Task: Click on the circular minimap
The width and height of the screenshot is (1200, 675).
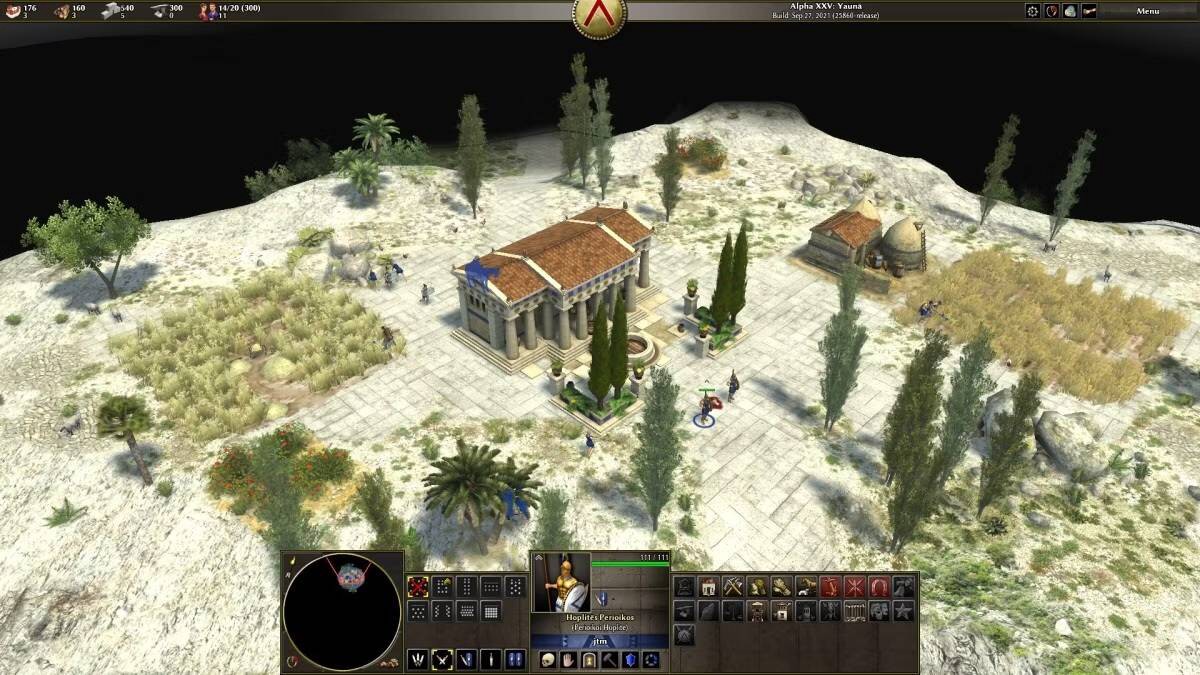Action: click(342, 599)
